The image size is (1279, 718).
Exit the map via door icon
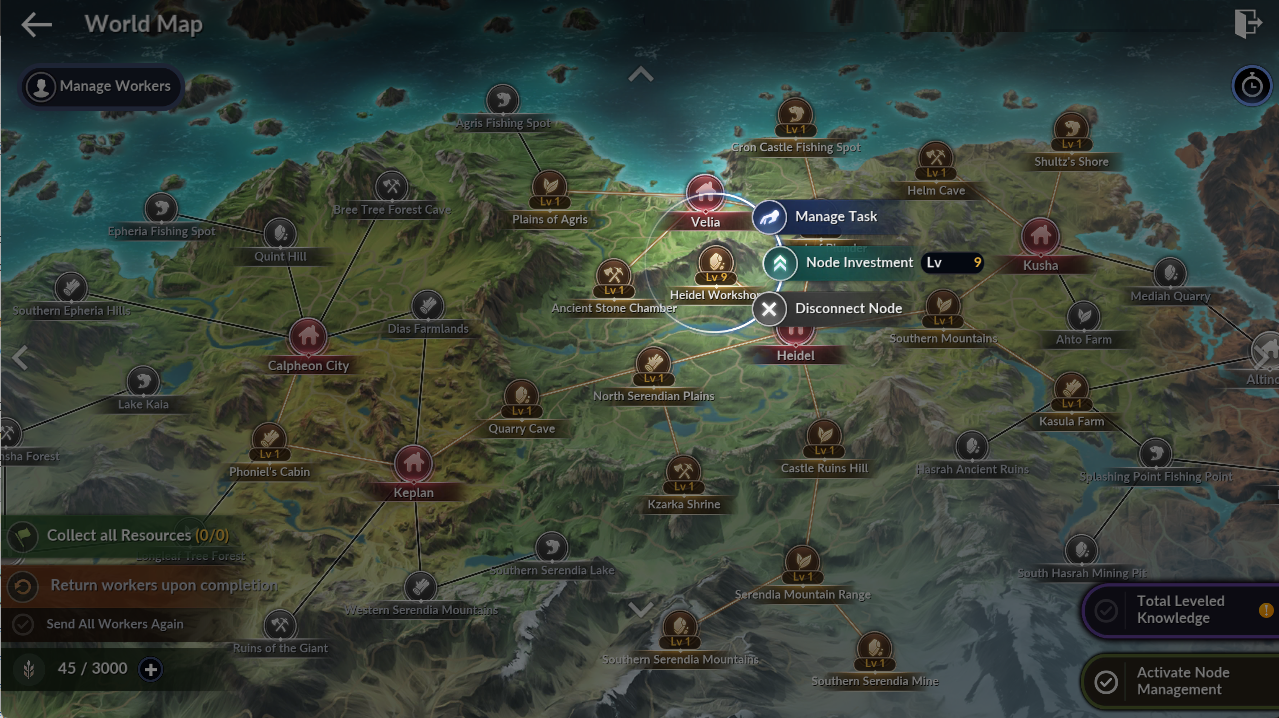click(x=1248, y=24)
